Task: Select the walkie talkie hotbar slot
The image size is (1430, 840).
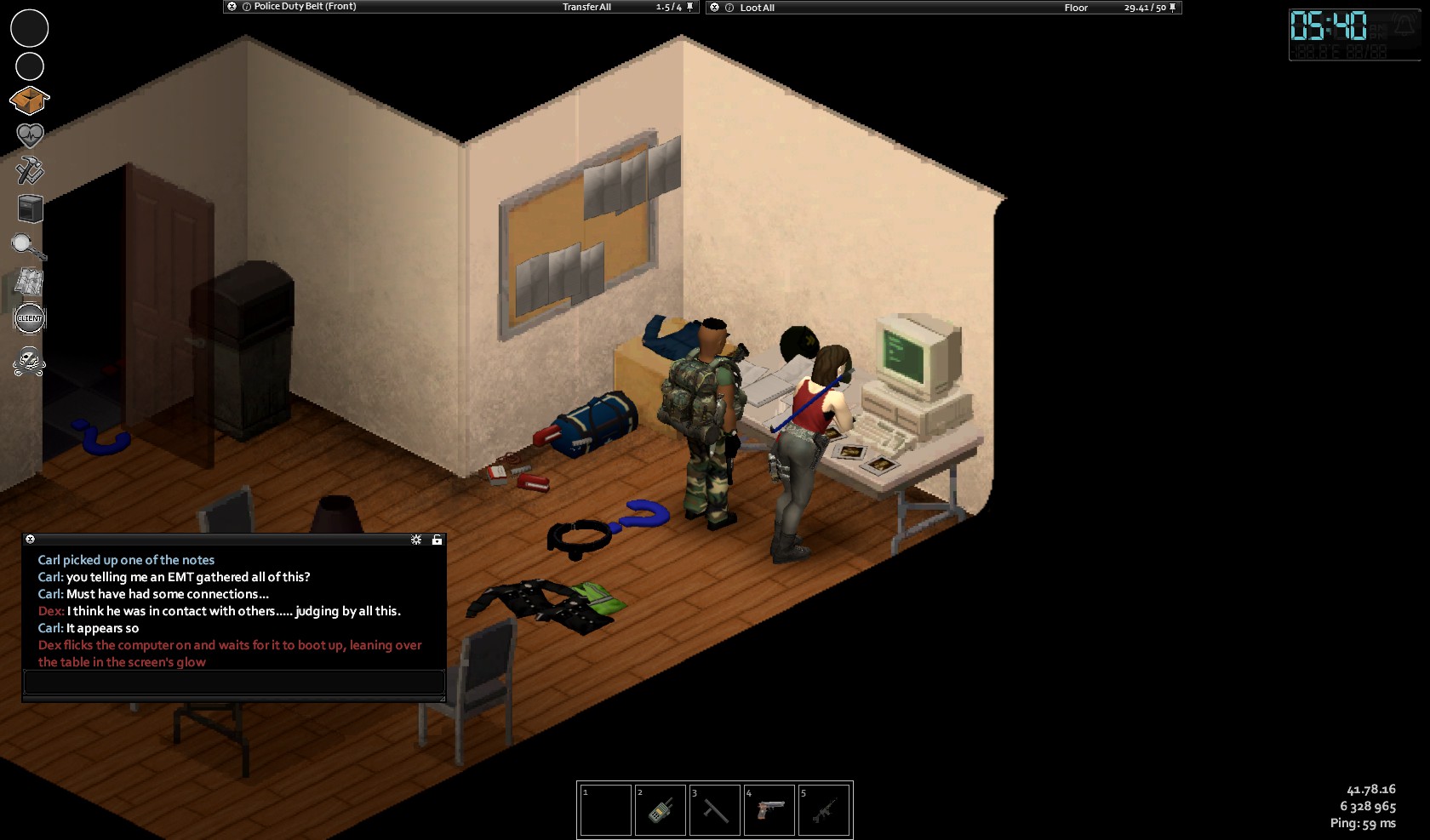Action: (661, 810)
